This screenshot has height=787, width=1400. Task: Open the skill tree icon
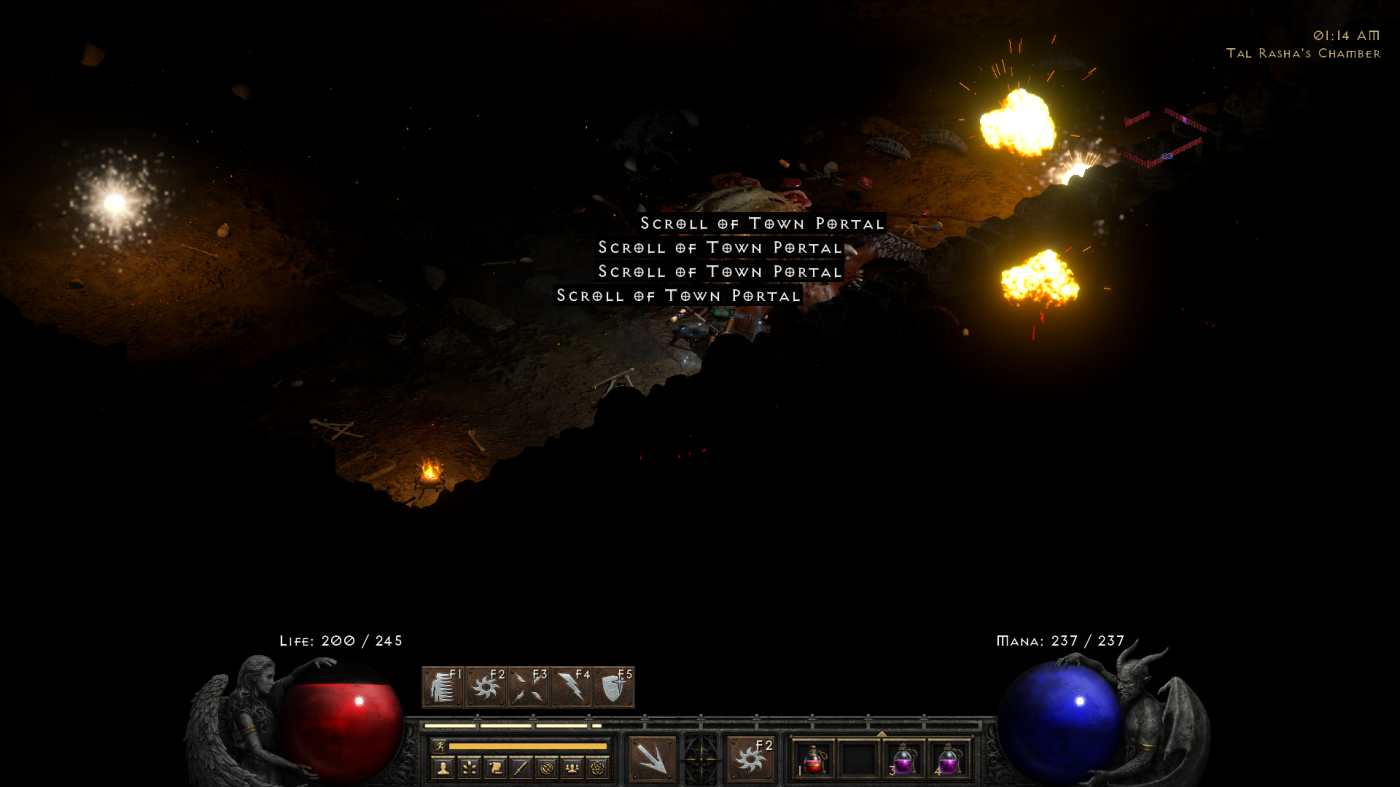[x=469, y=766]
